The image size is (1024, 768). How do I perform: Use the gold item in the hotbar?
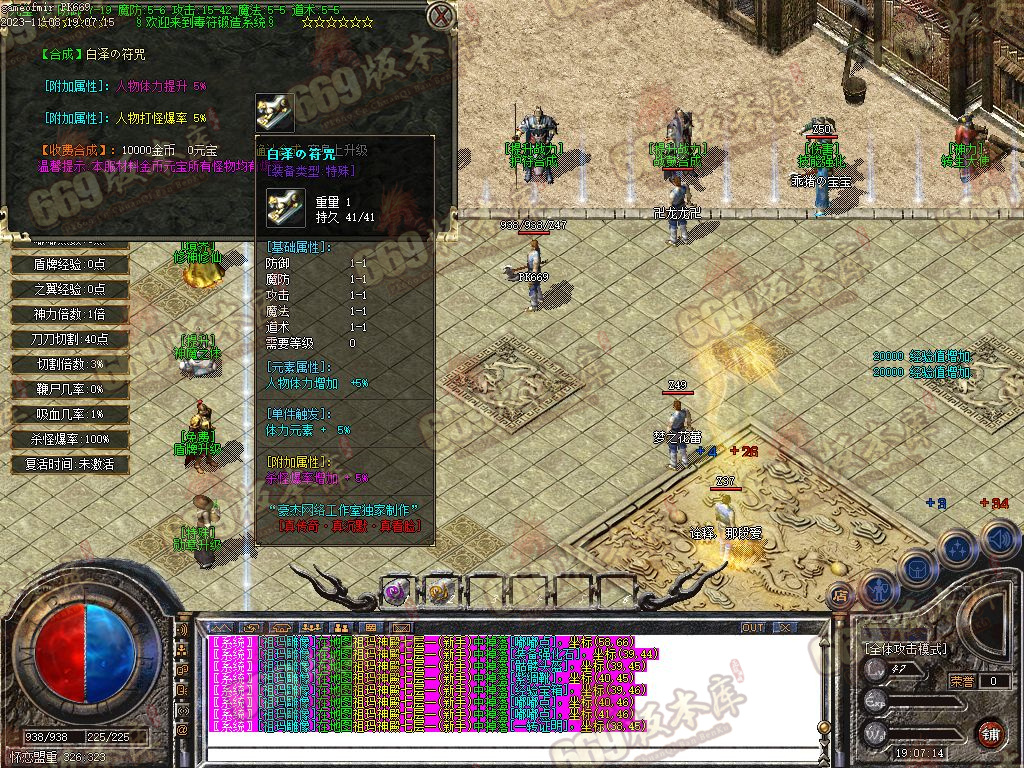(440, 591)
